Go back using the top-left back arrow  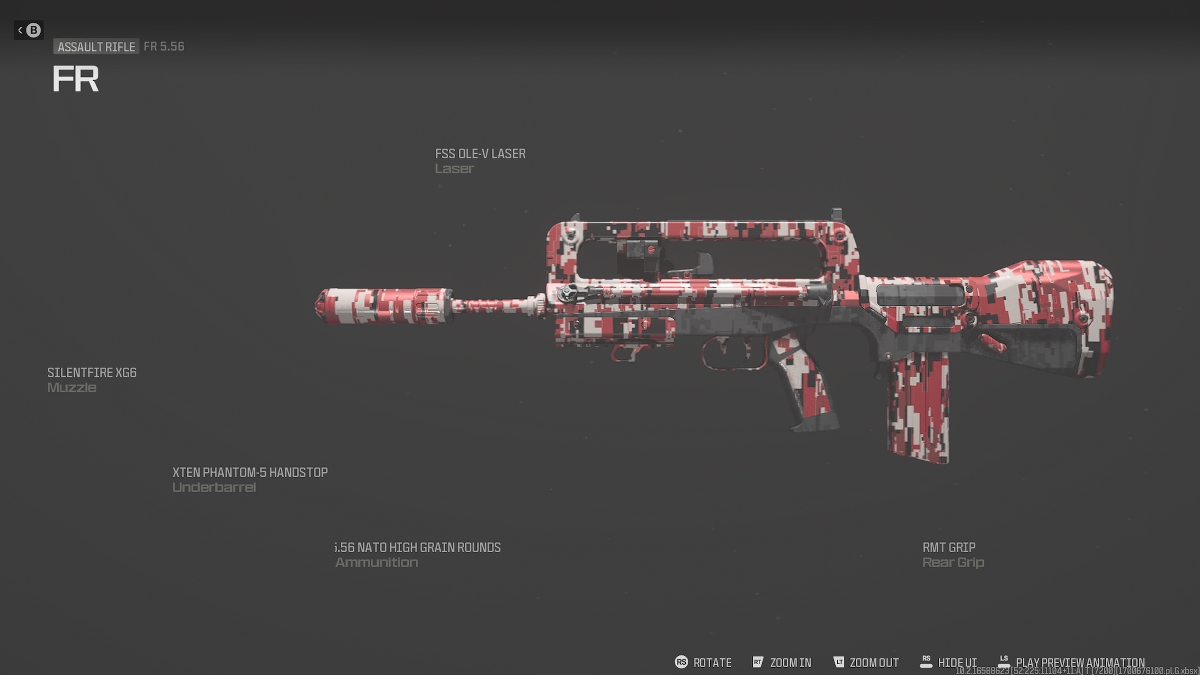[x=28, y=30]
